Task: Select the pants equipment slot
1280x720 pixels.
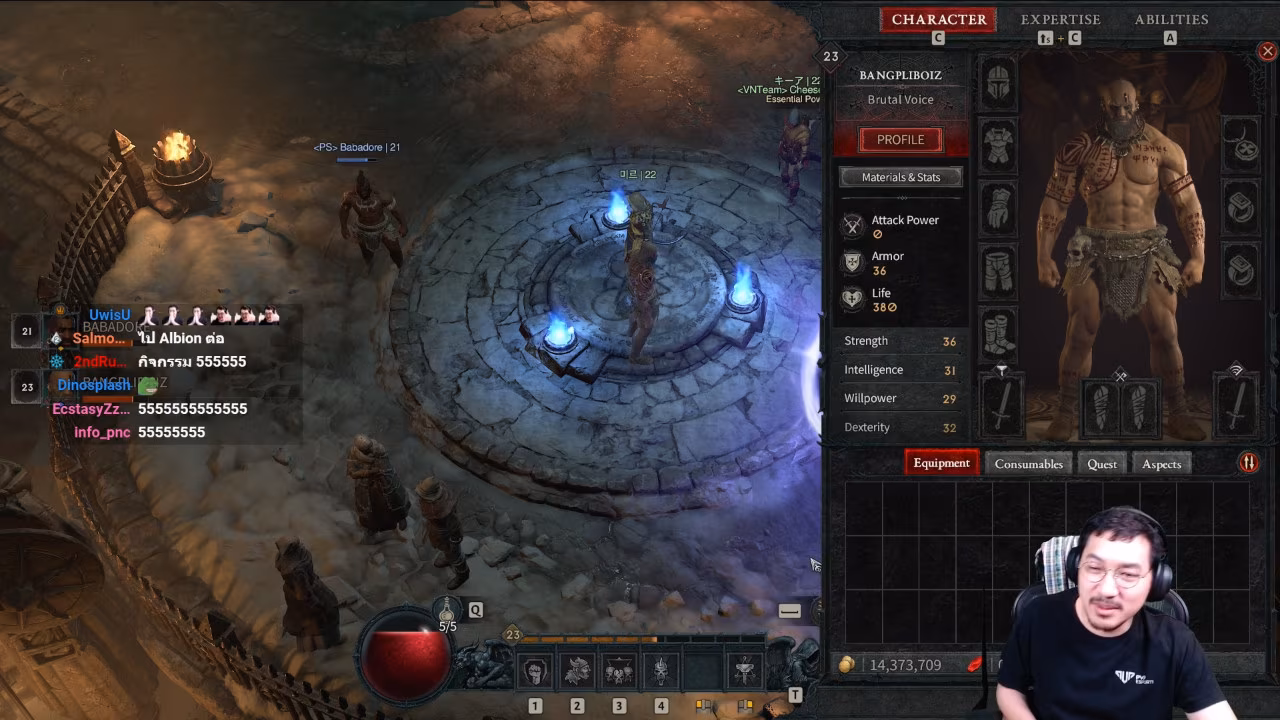Action: (998, 272)
